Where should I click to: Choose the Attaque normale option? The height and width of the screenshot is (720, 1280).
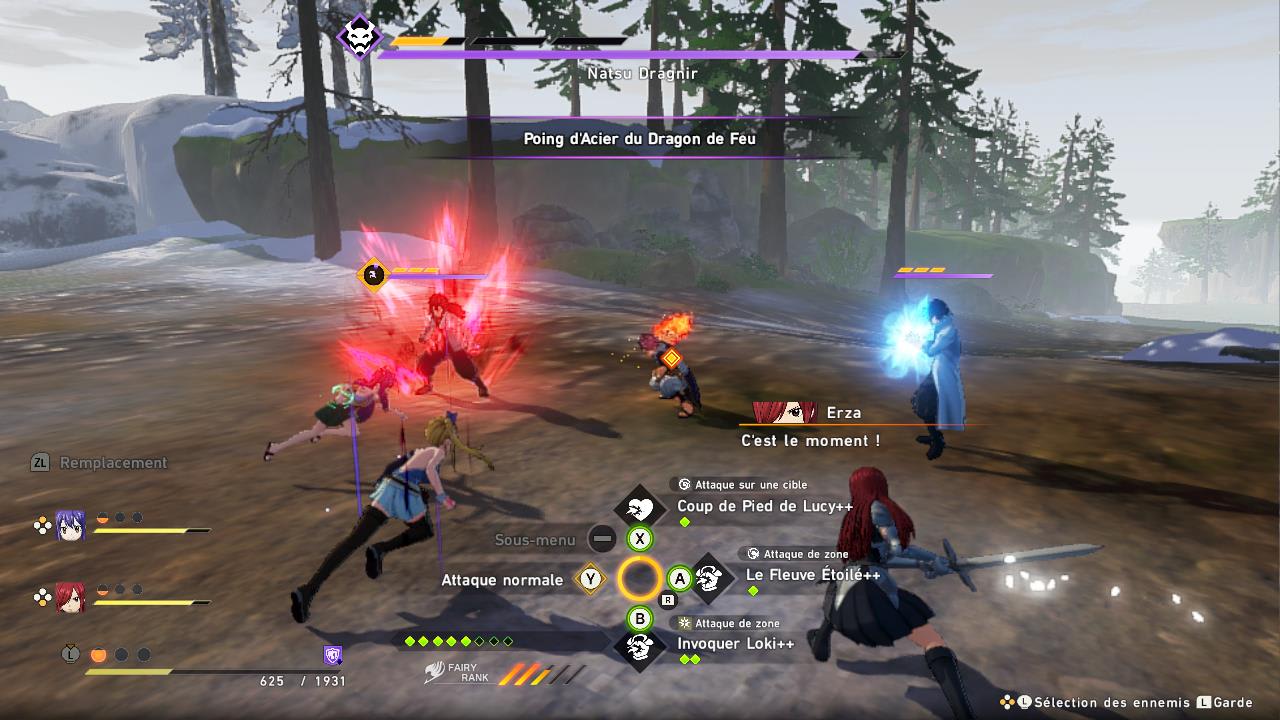tap(502, 580)
